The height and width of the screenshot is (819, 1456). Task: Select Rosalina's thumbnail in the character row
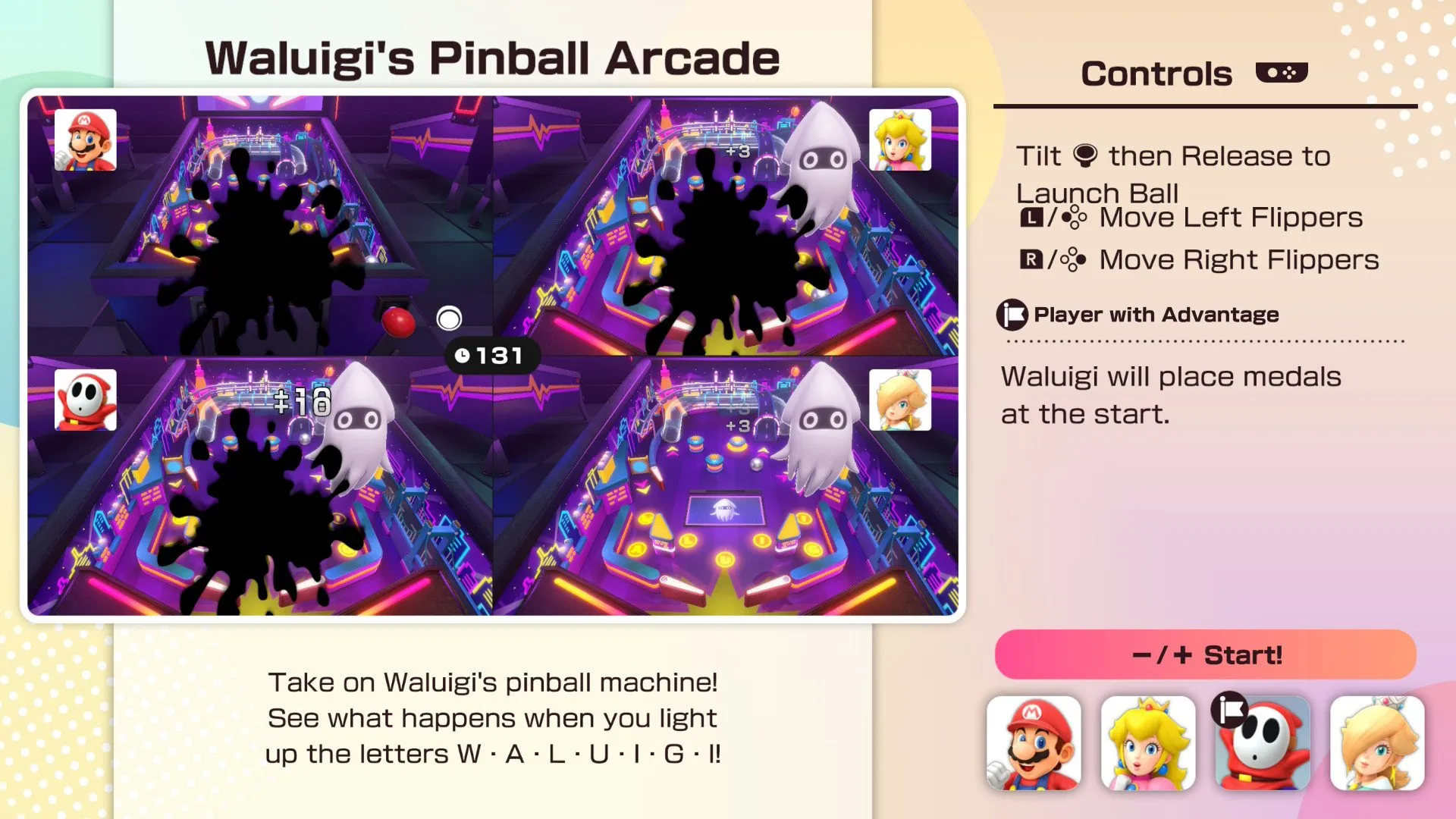tap(1376, 743)
